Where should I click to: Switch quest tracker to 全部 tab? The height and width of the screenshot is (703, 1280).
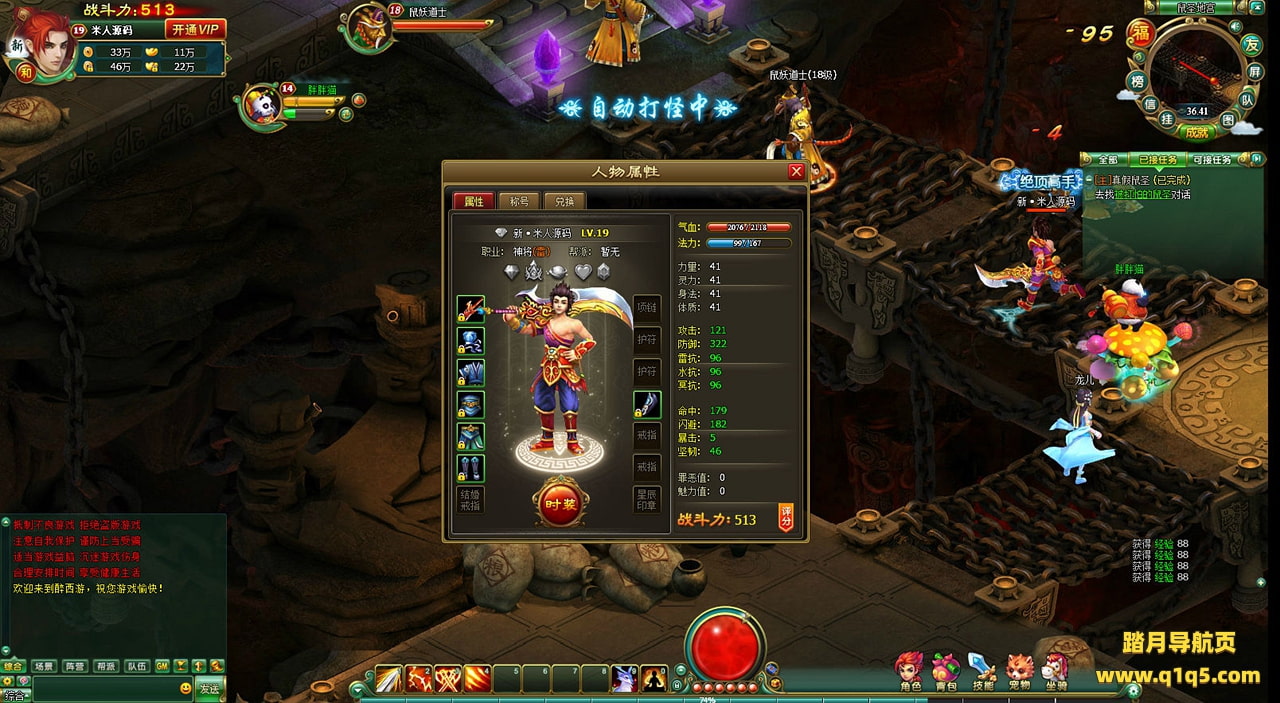[x=1107, y=160]
